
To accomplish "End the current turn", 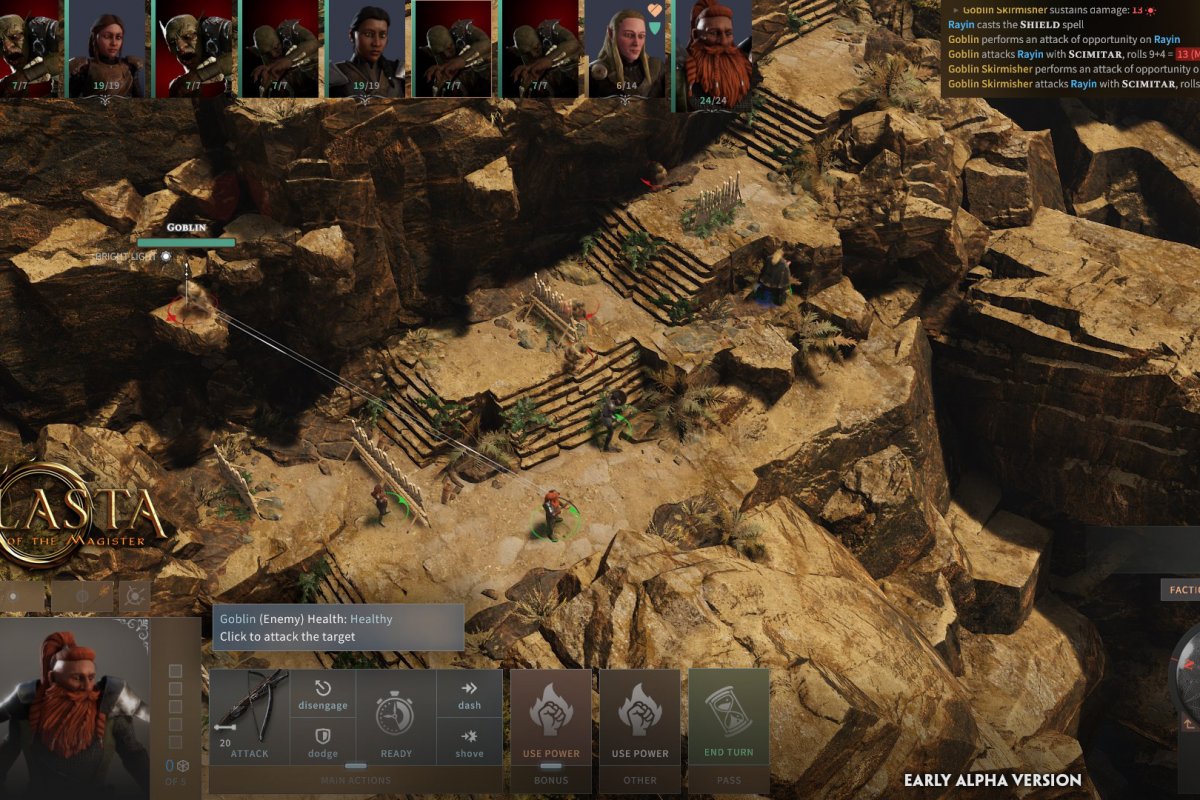I will (729, 716).
